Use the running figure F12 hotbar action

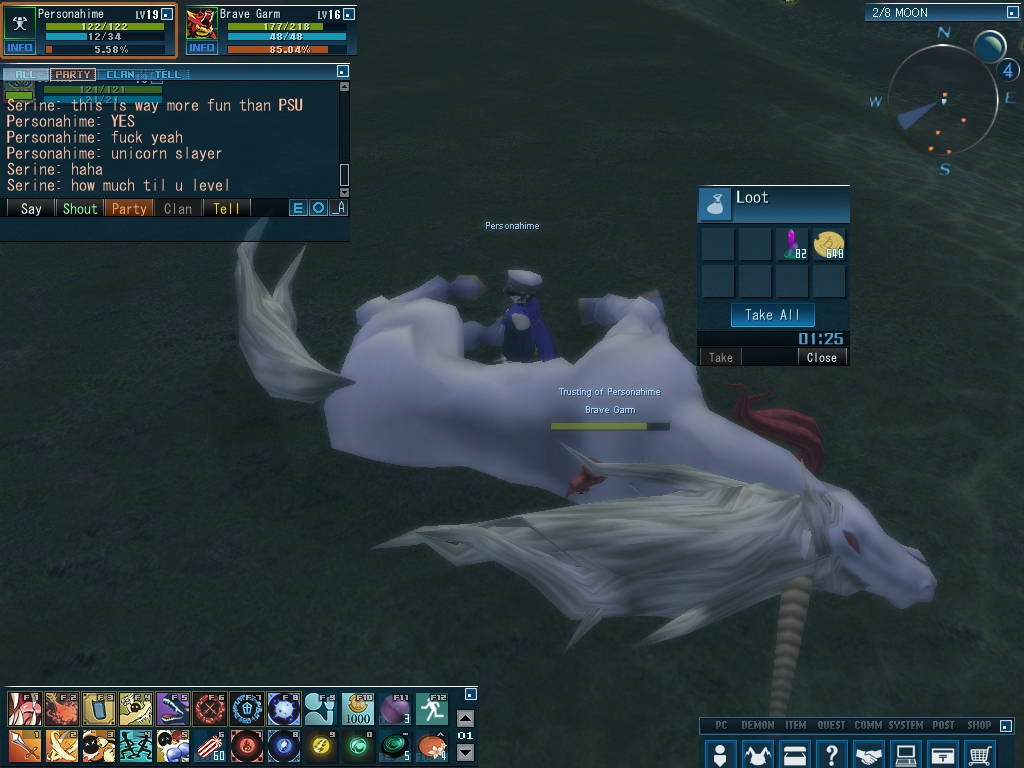point(431,709)
